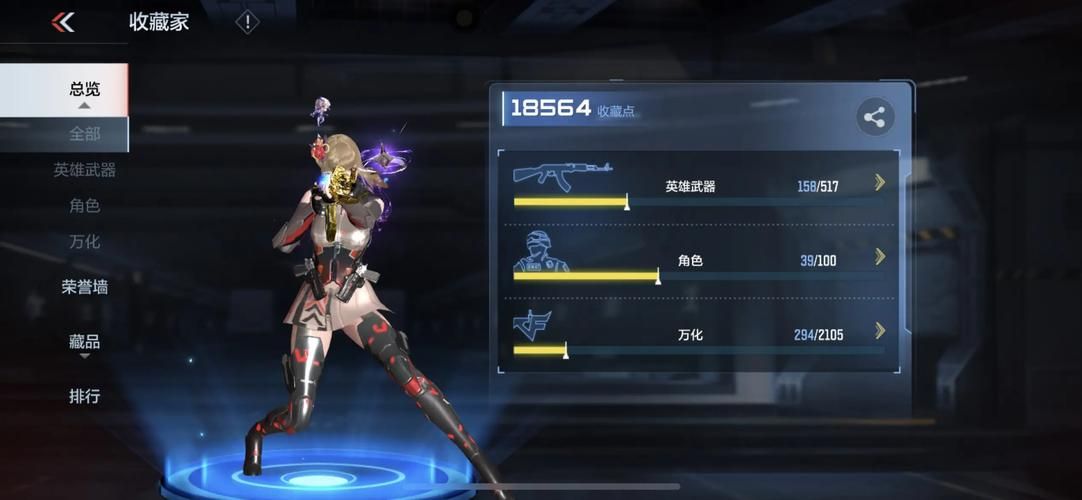The image size is (1082, 500).
Task: Switch to the 总览 overview tab
Action: pyautogui.click(x=84, y=88)
